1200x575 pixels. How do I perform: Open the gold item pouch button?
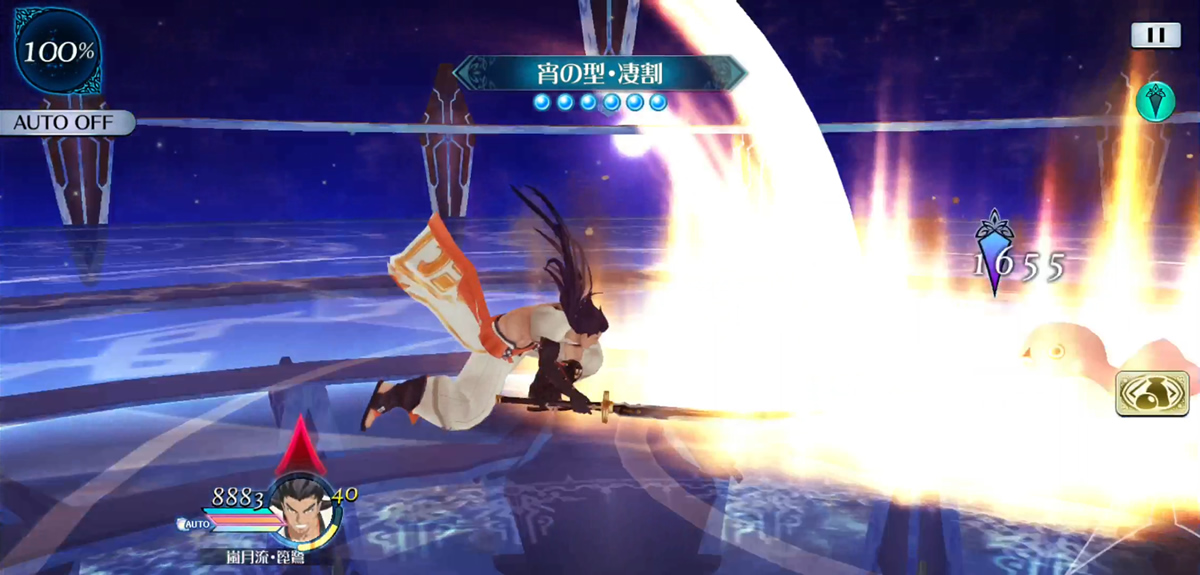(1152, 393)
